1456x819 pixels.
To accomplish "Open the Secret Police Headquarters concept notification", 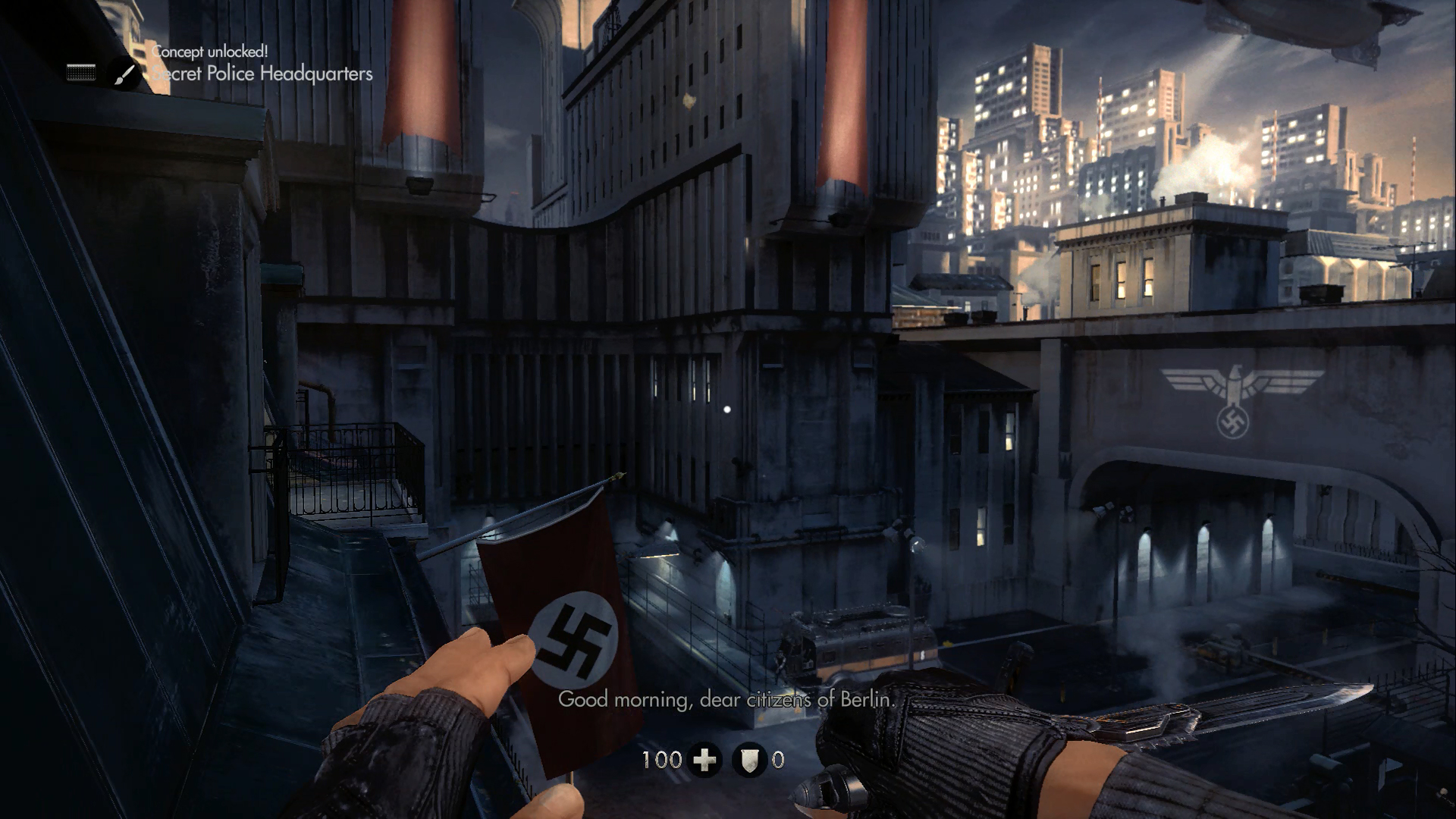I will (x=262, y=74).
